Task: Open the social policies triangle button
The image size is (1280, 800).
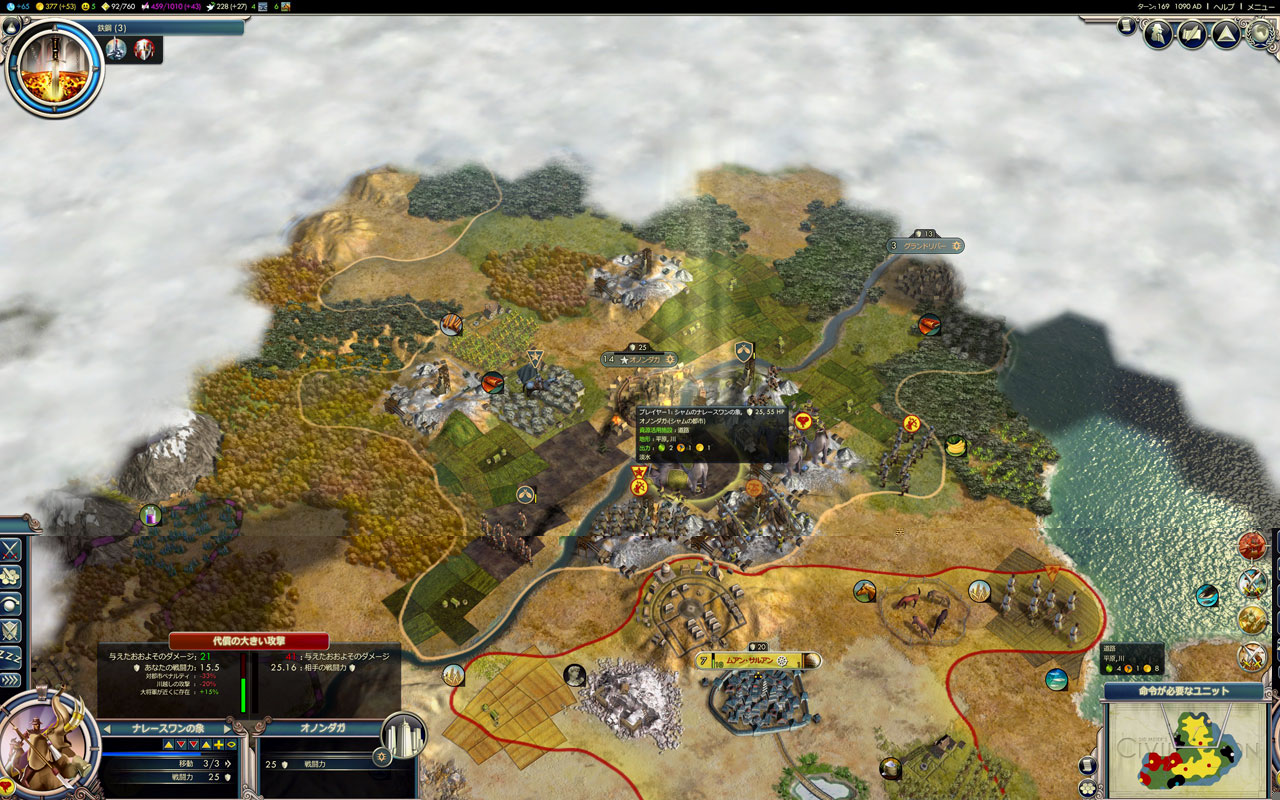Action: click(1226, 35)
